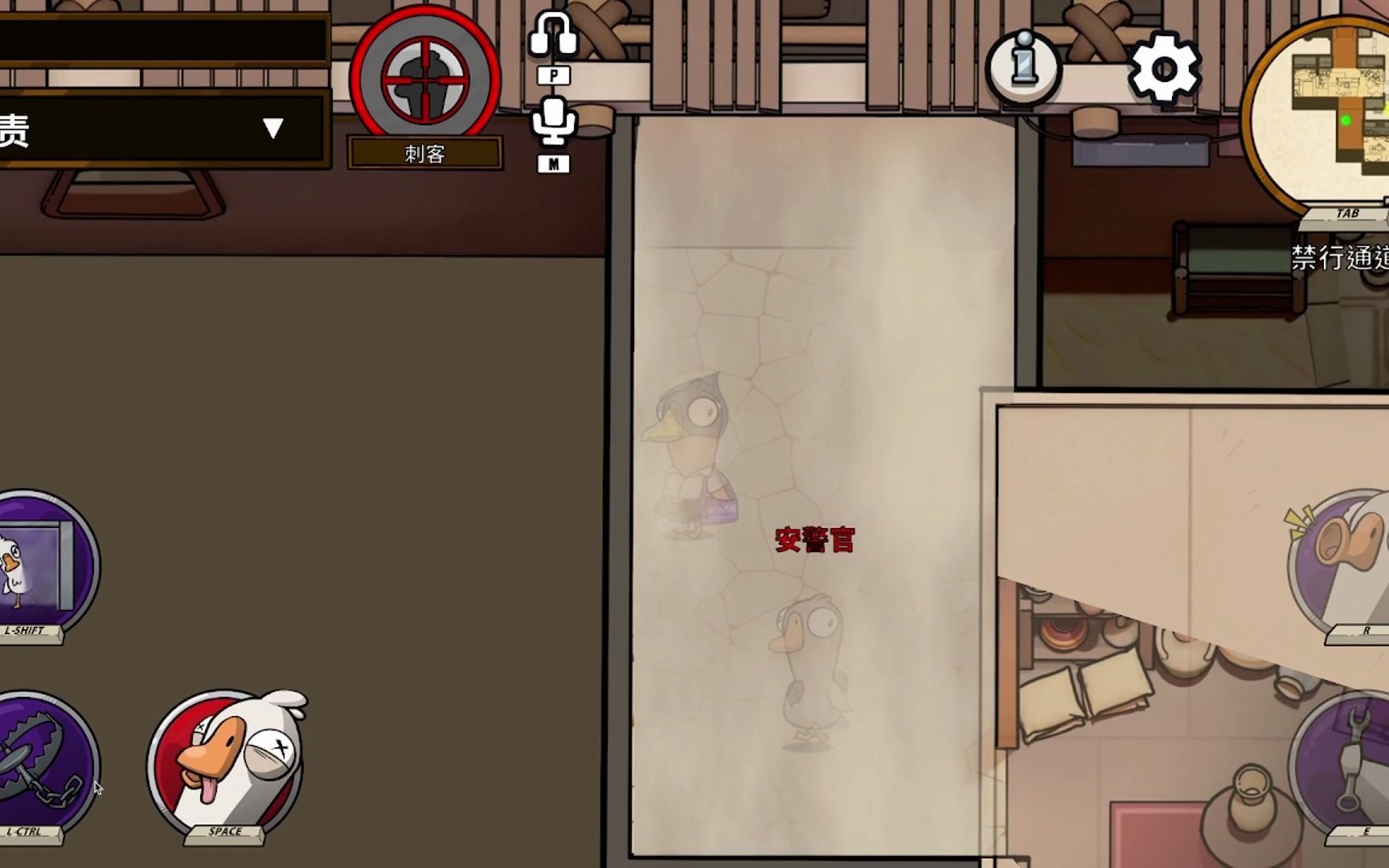Viewport: 1389px width, 868px height.
Task: Expand the task list dropdown arrow
Action: pyautogui.click(x=273, y=129)
